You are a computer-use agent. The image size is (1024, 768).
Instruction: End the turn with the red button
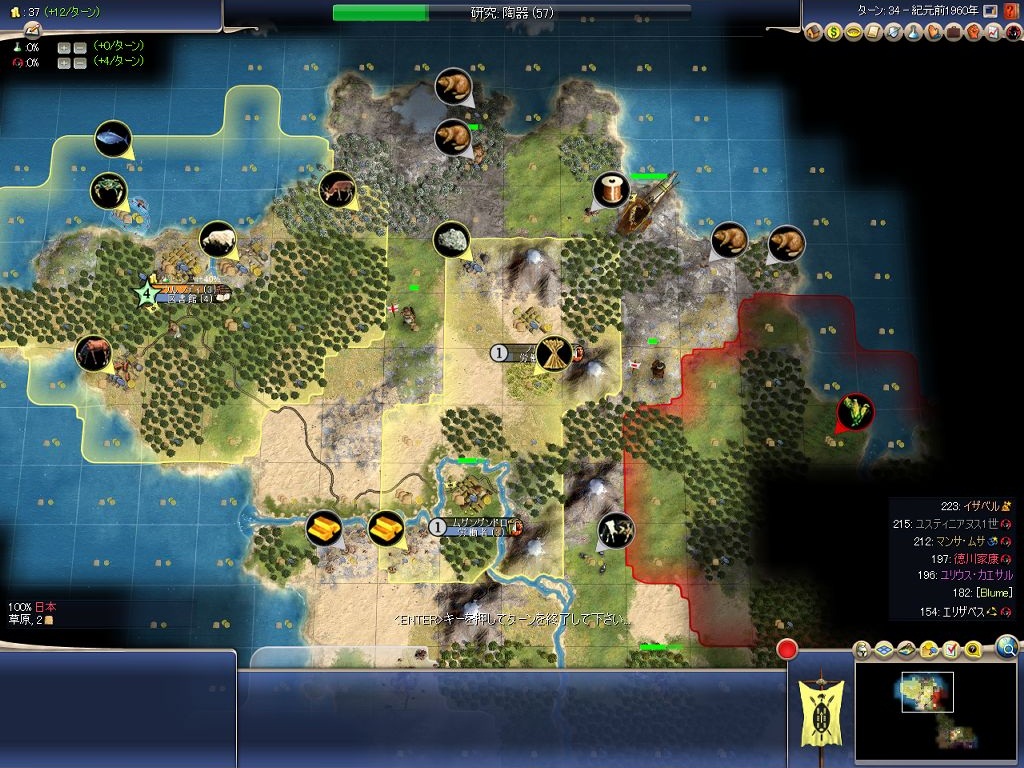787,649
